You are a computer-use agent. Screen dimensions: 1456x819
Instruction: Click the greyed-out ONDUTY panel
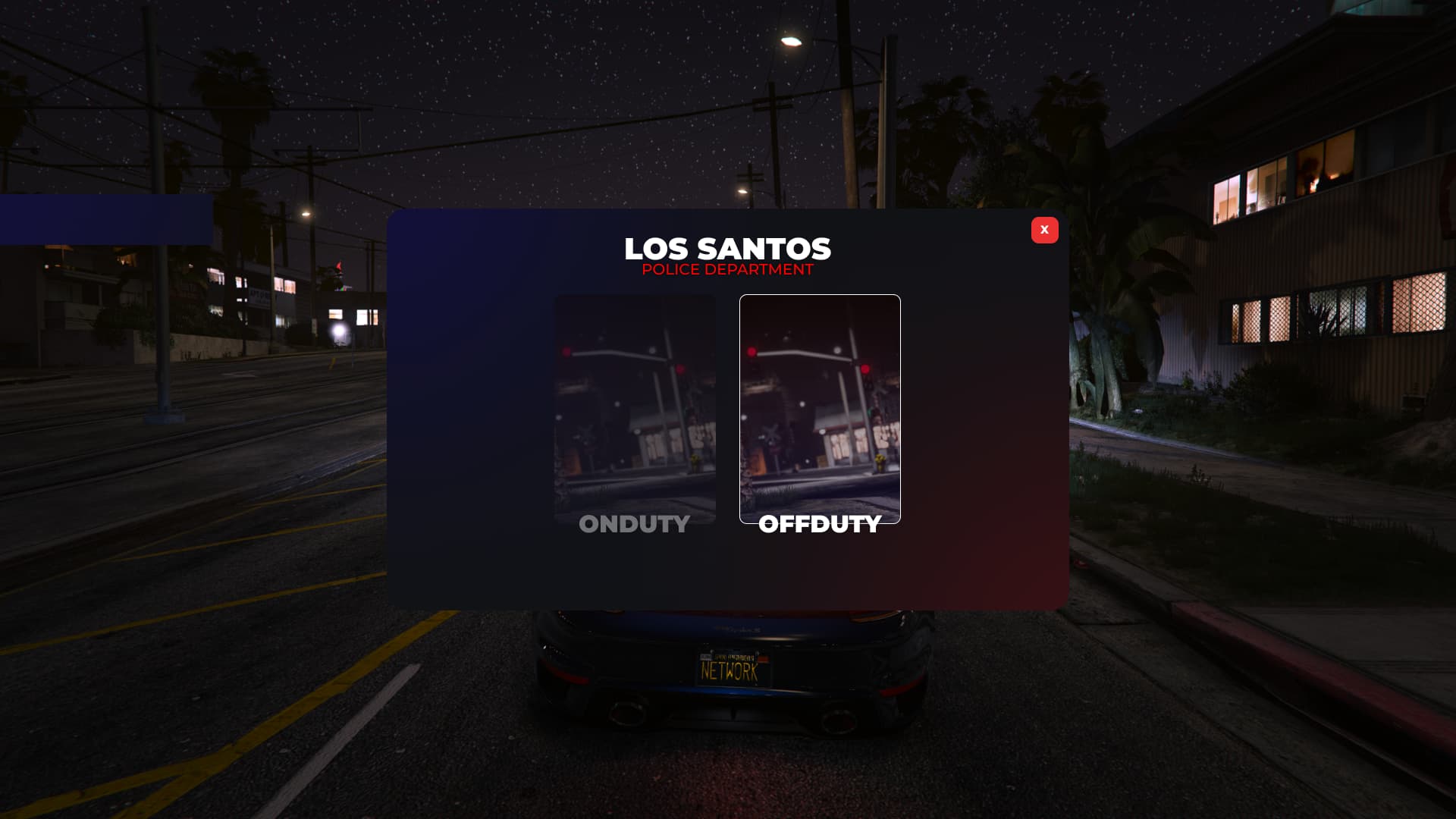click(x=635, y=408)
